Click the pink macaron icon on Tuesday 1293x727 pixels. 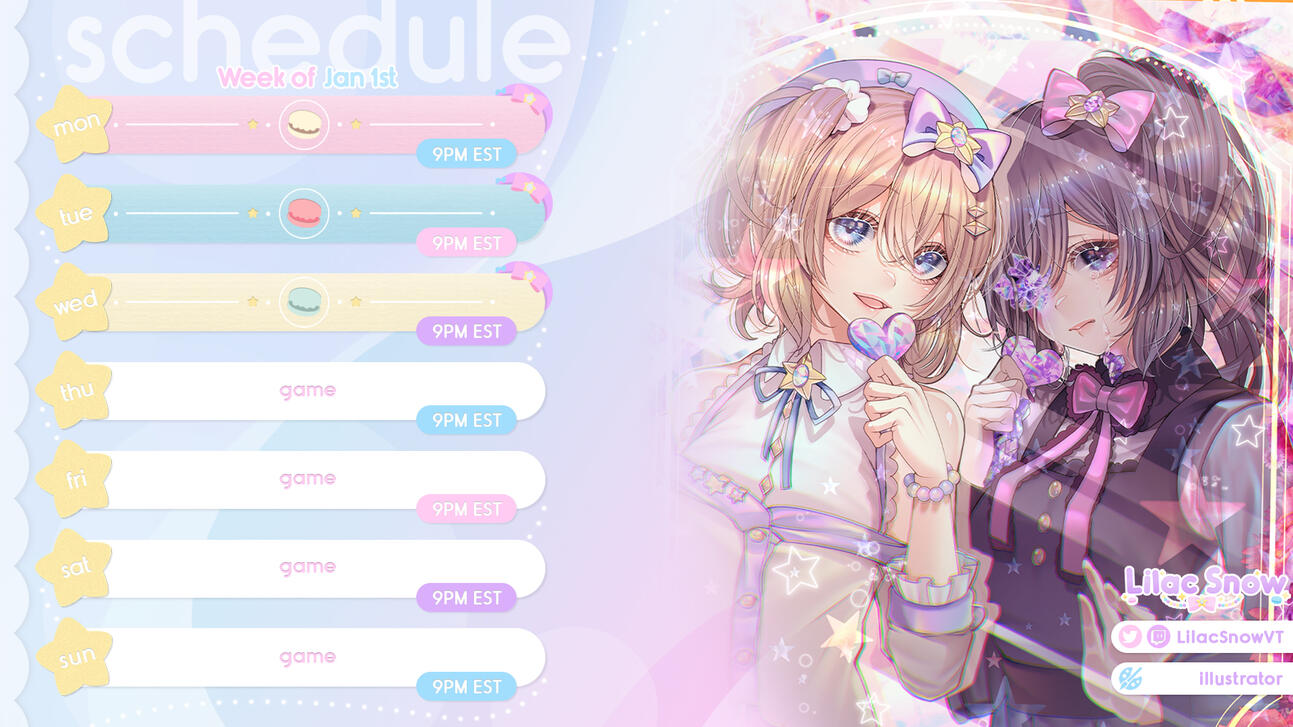tap(303, 213)
